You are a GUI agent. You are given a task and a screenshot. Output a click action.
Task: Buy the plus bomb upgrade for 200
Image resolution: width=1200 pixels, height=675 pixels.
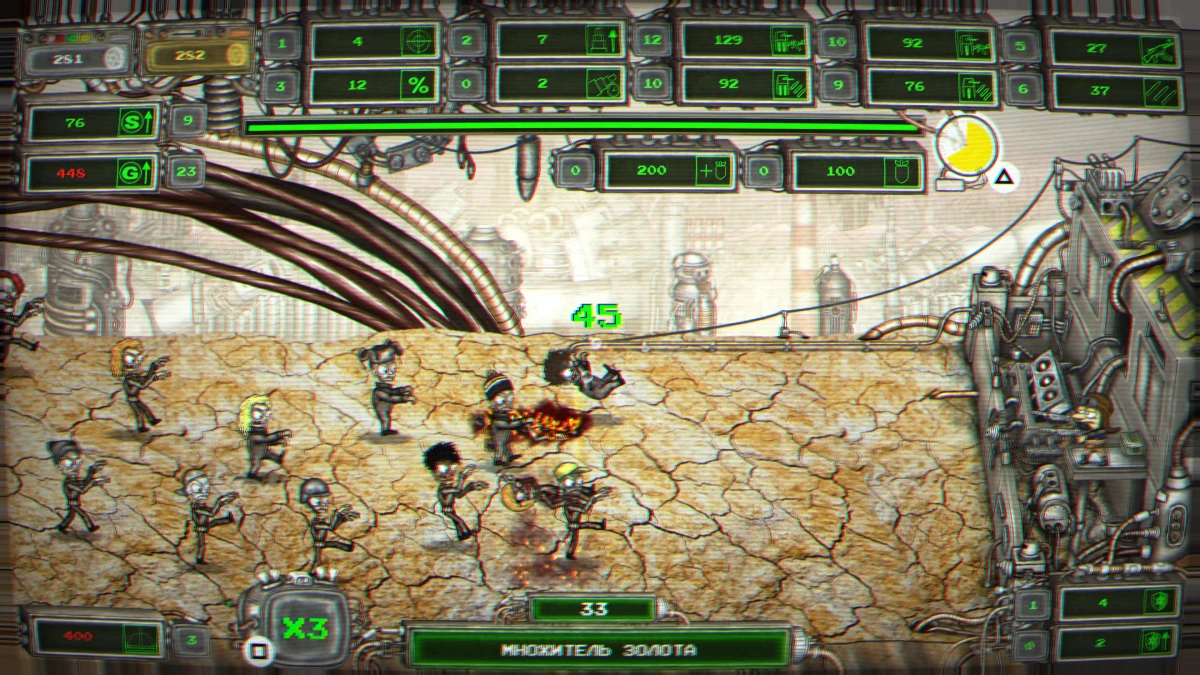(668, 171)
